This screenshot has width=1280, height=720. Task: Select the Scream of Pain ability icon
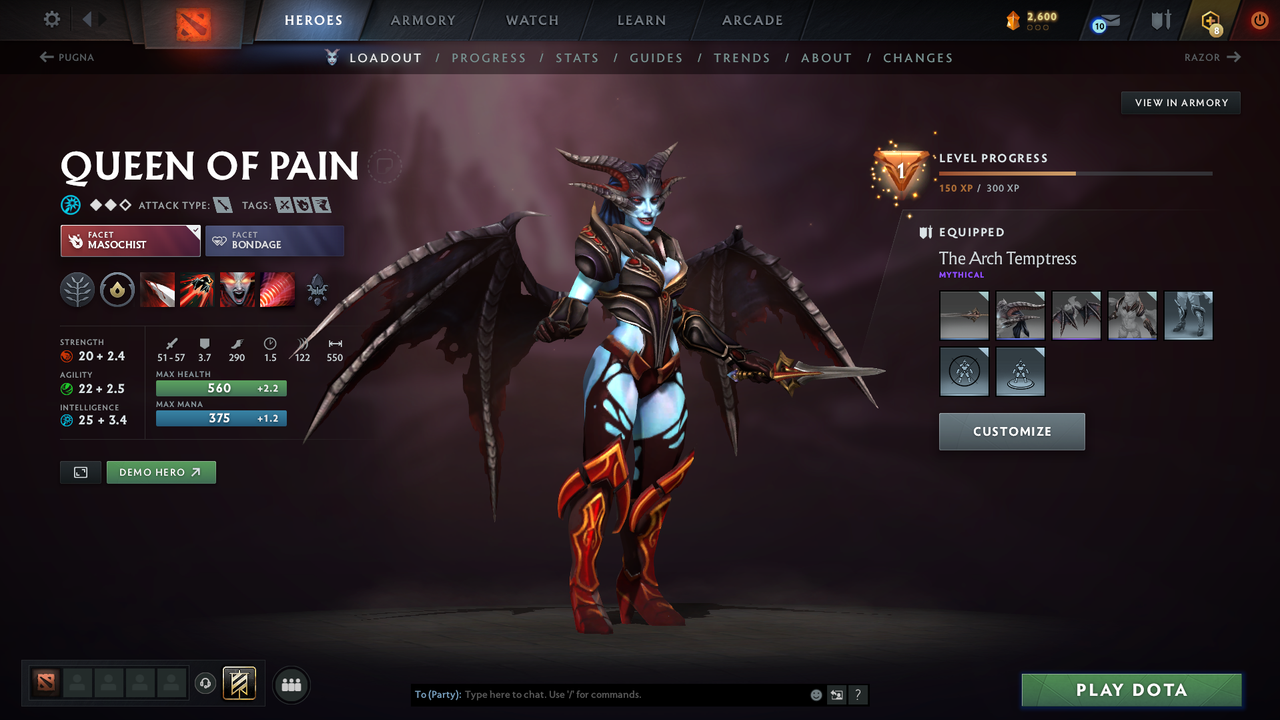237,290
